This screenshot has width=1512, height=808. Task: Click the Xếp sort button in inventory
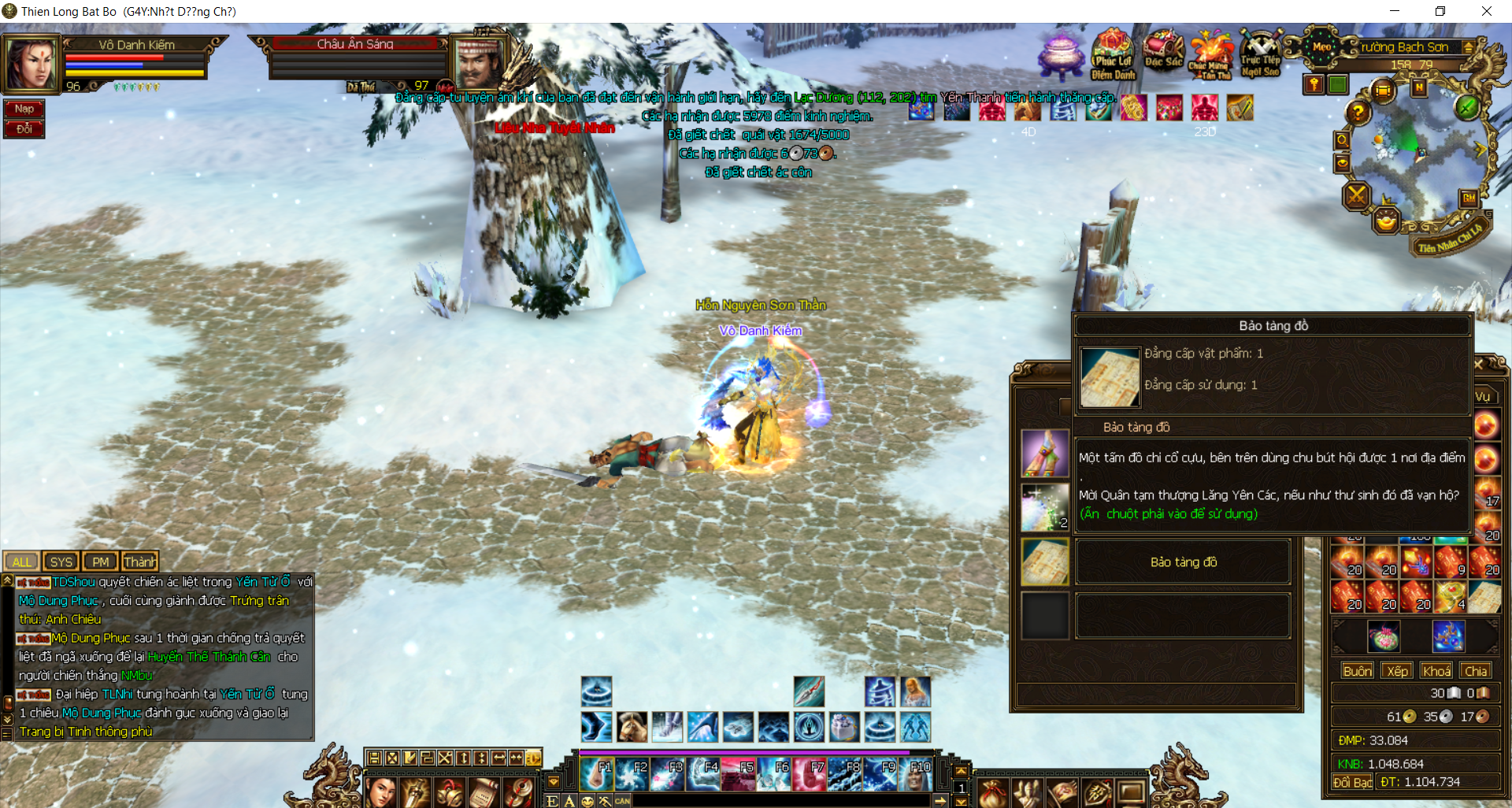click(x=1397, y=671)
